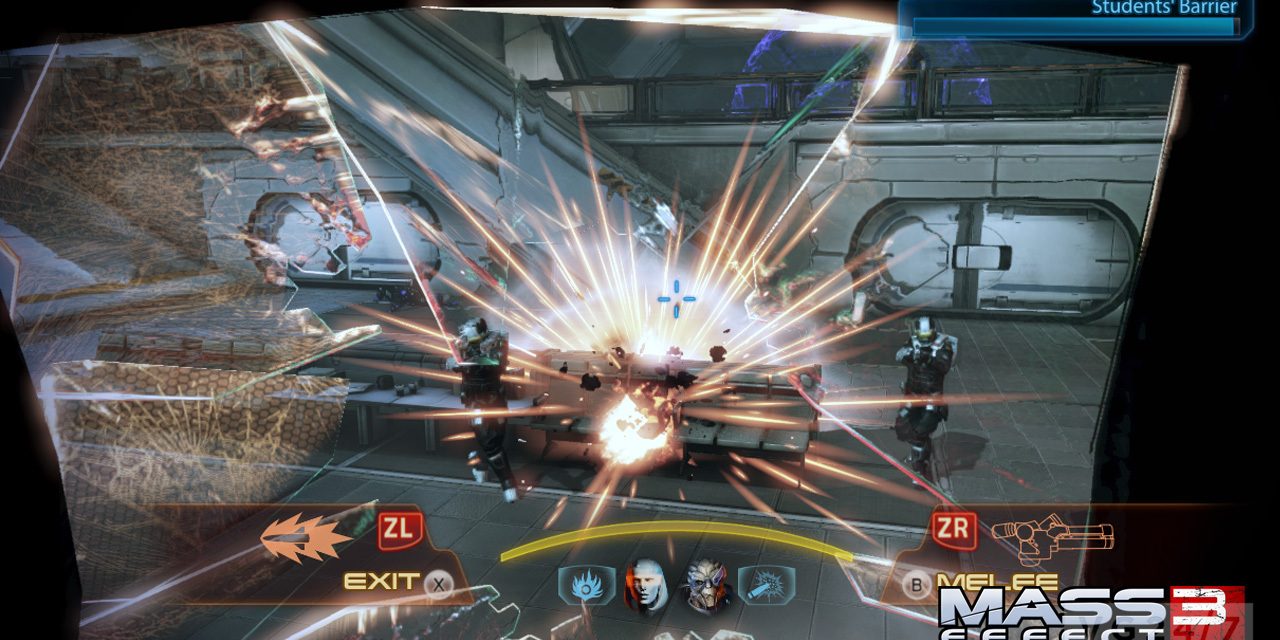The height and width of the screenshot is (640, 1280).
Task: Select the pale human squadmate portrait
Action: coord(644,585)
